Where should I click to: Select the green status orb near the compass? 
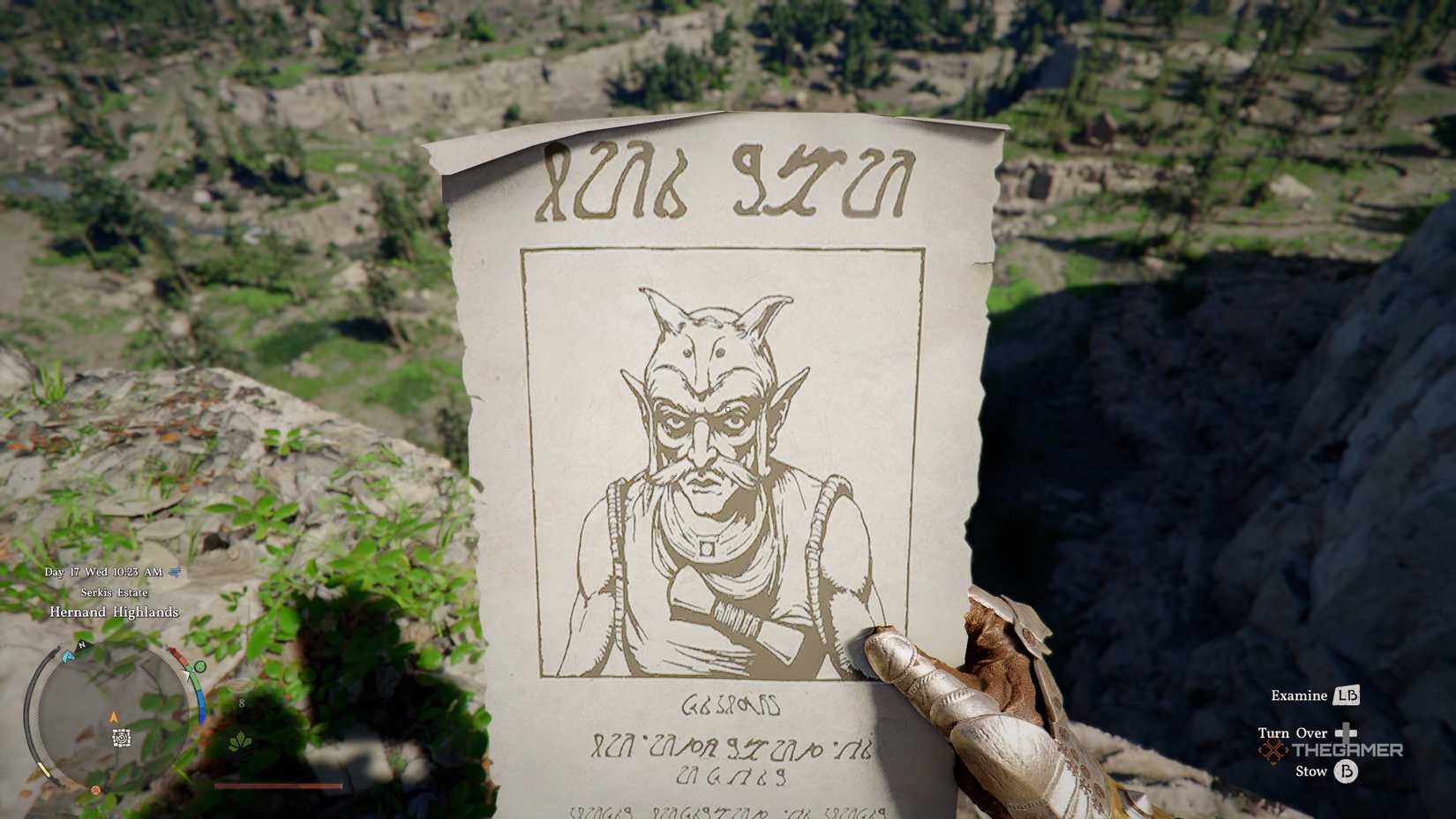click(x=199, y=666)
